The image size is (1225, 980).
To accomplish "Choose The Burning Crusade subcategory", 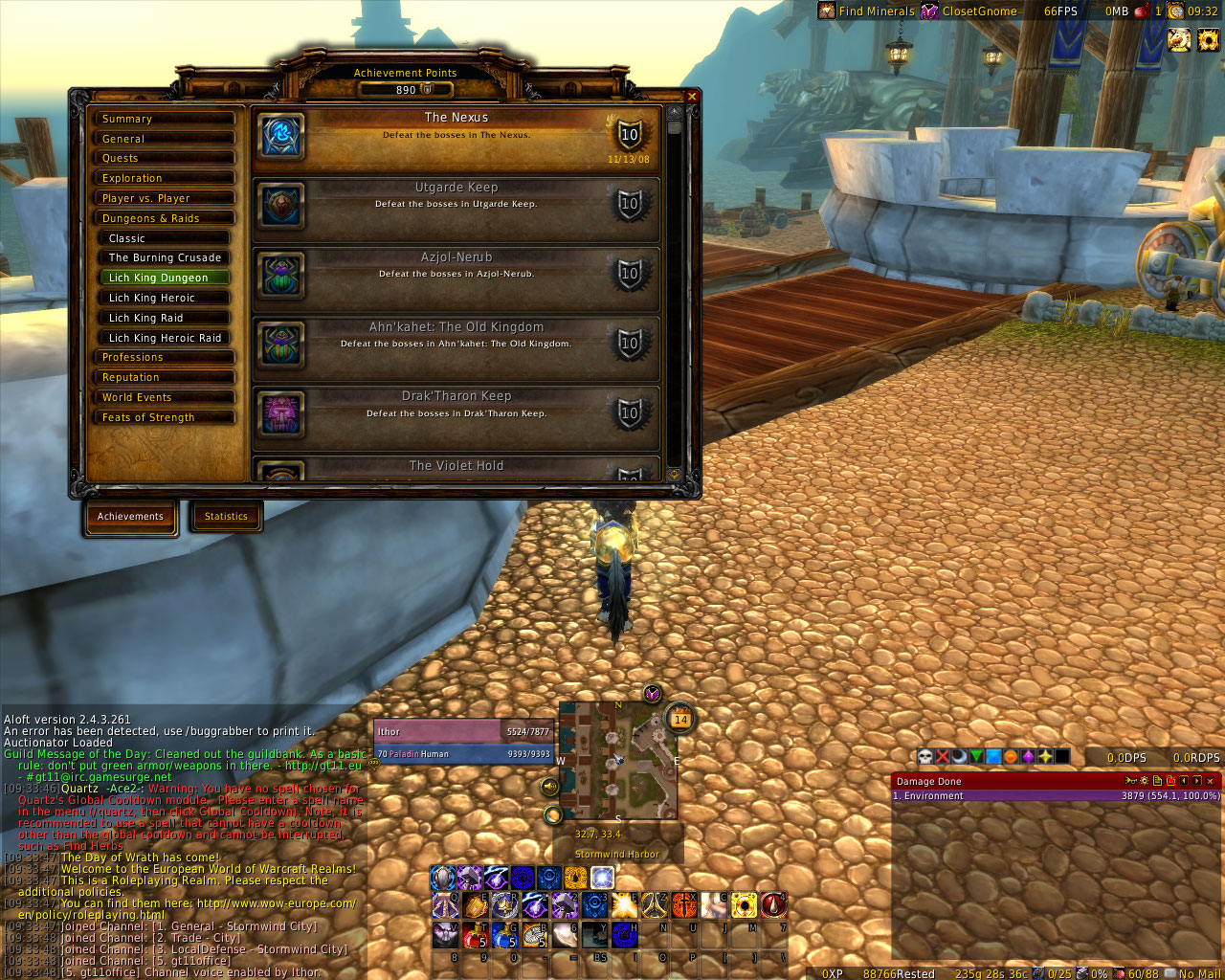I will click(166, 258).
